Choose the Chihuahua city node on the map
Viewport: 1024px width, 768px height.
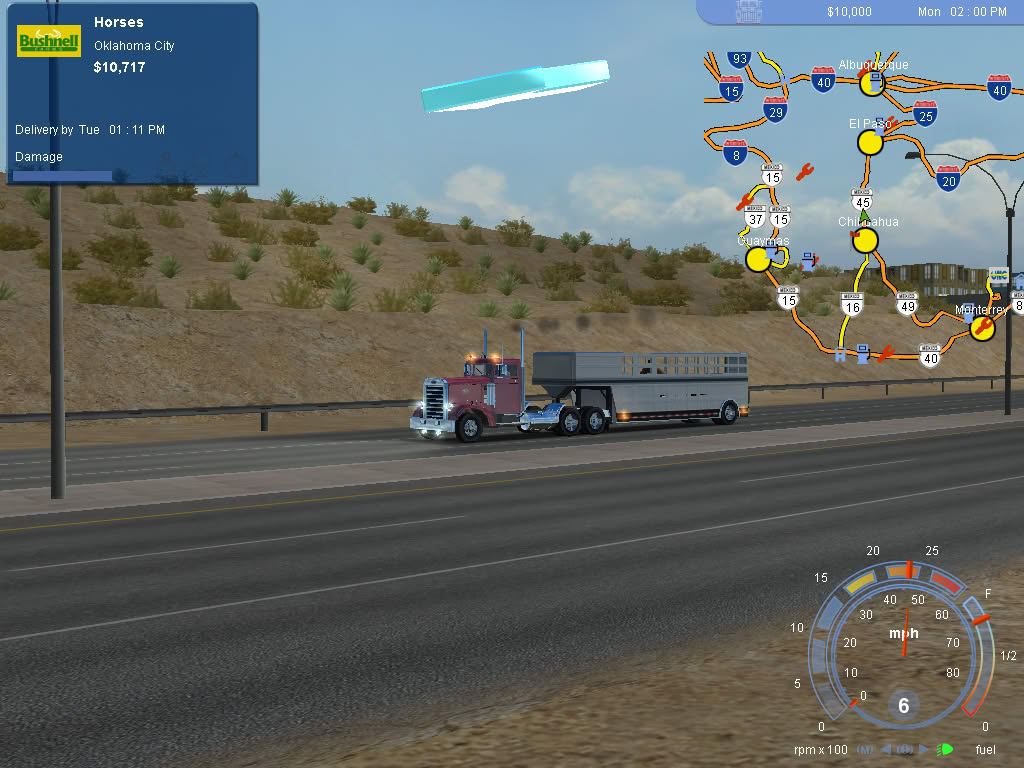(x=865, y=240)
